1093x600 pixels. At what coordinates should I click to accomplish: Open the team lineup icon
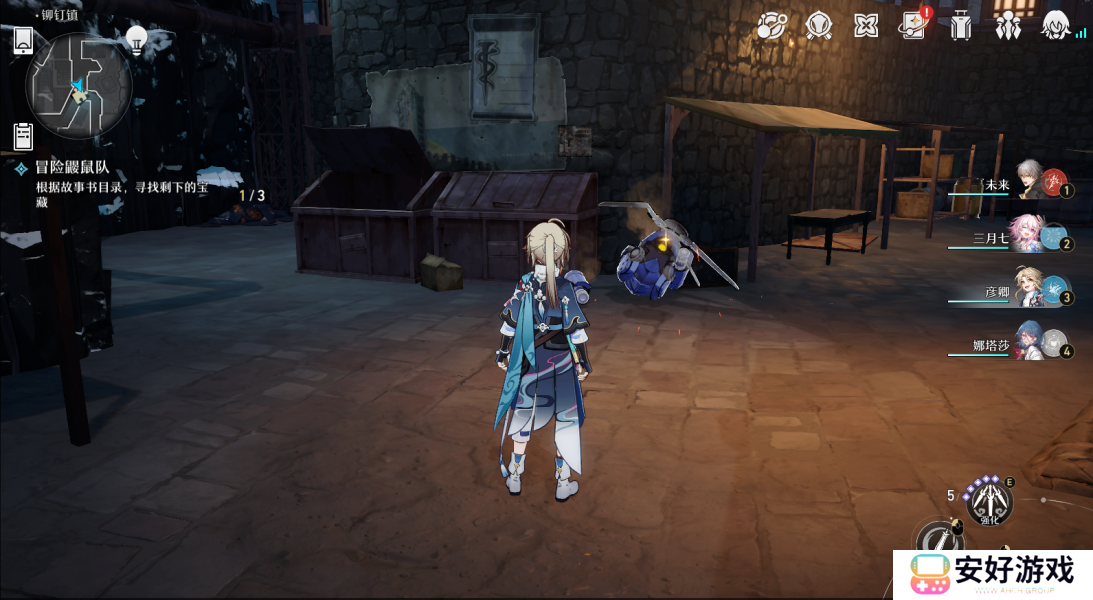click(x=1008, y=26)
